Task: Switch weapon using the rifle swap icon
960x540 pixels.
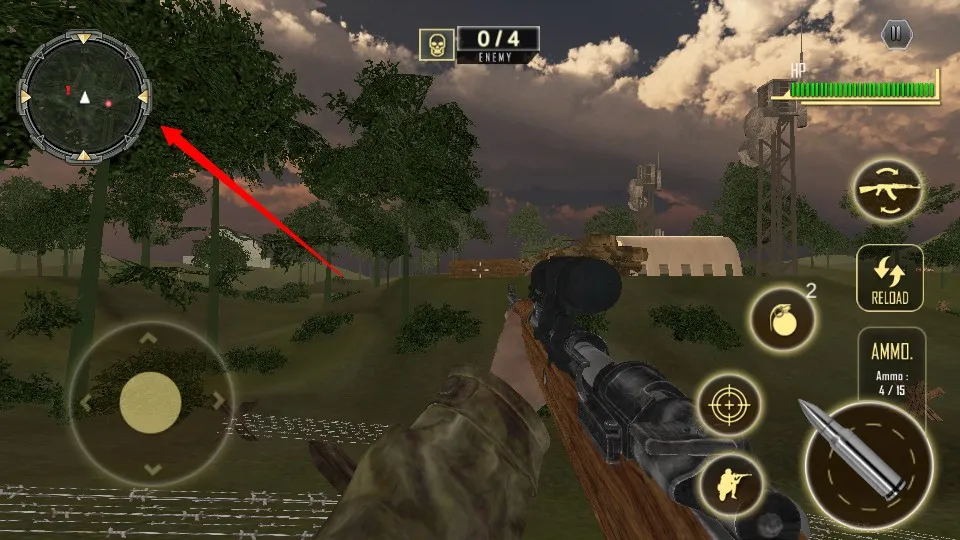Action: coord(887,192)
